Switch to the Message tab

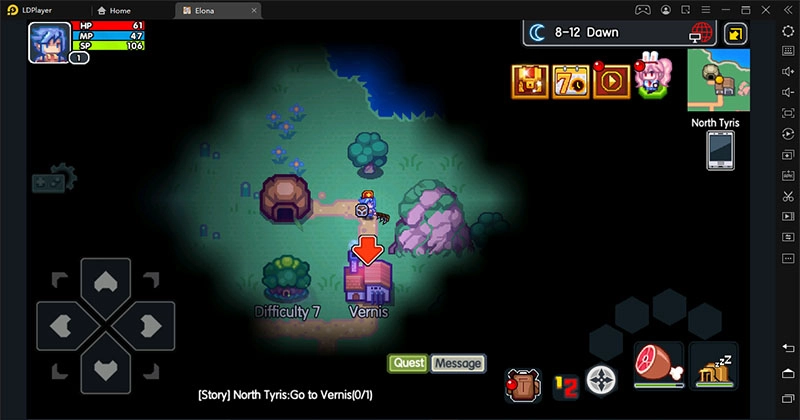point(457,363)
